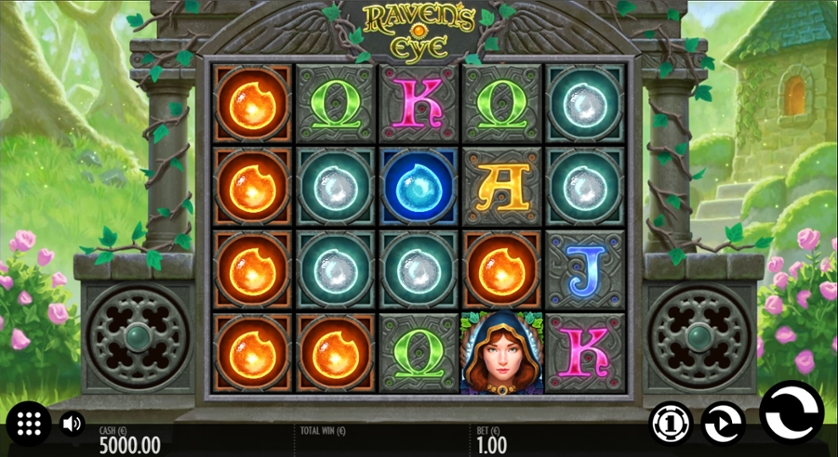
Task: Open the bet chip selector
Action: [671, 423]
